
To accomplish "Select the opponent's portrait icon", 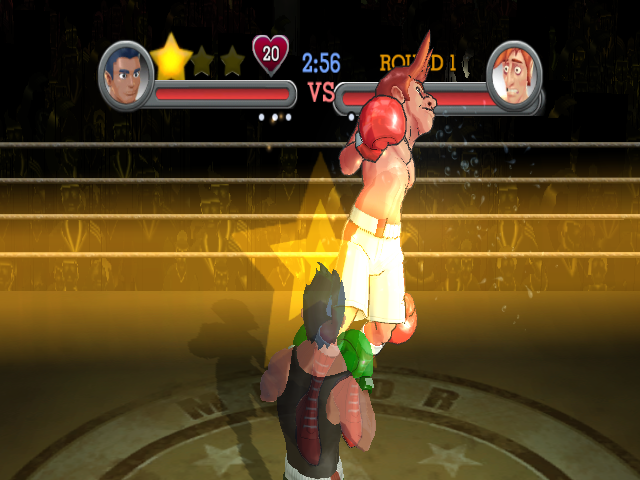I will 513,73.
